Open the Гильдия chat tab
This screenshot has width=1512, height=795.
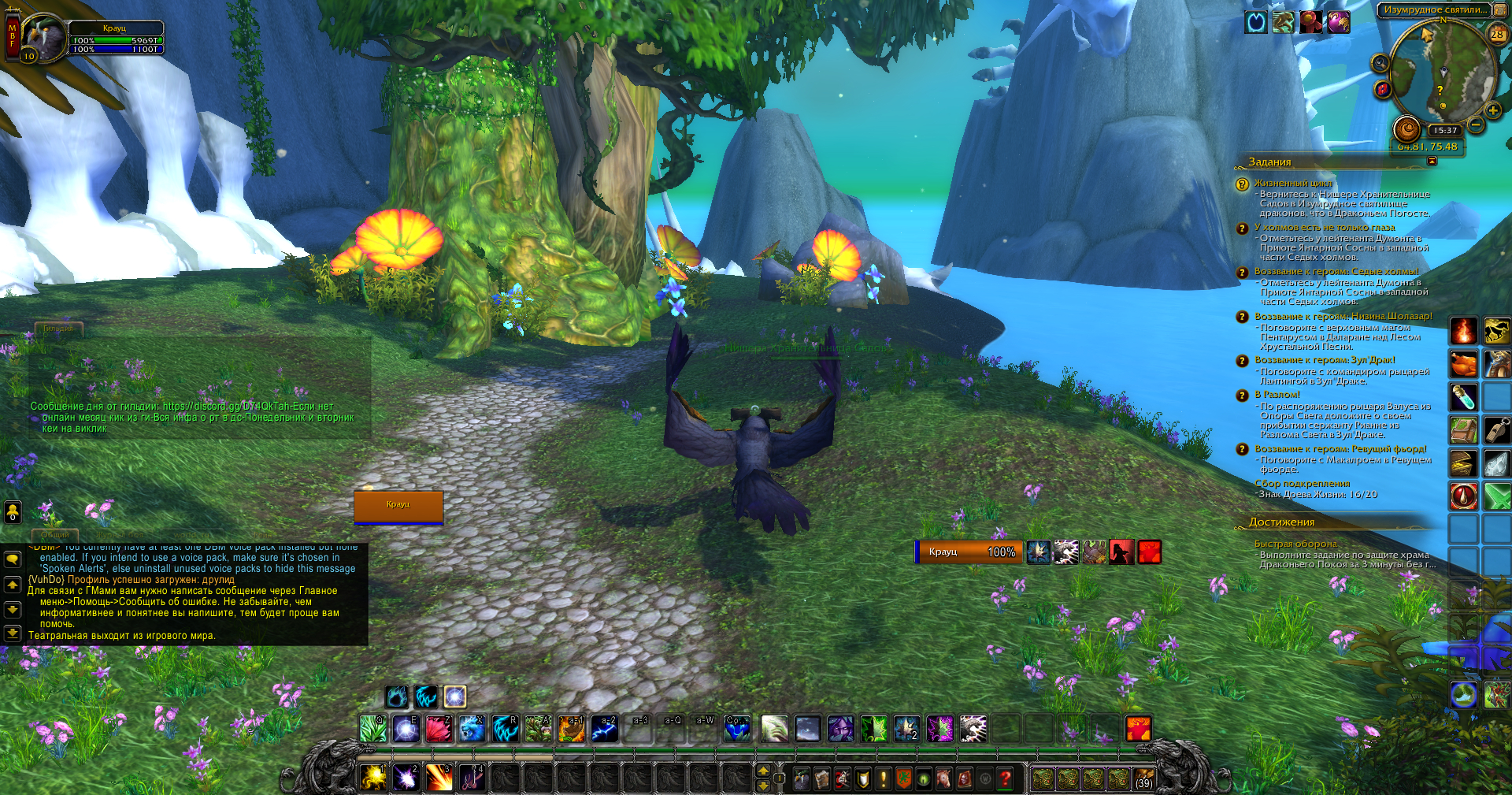58,329
